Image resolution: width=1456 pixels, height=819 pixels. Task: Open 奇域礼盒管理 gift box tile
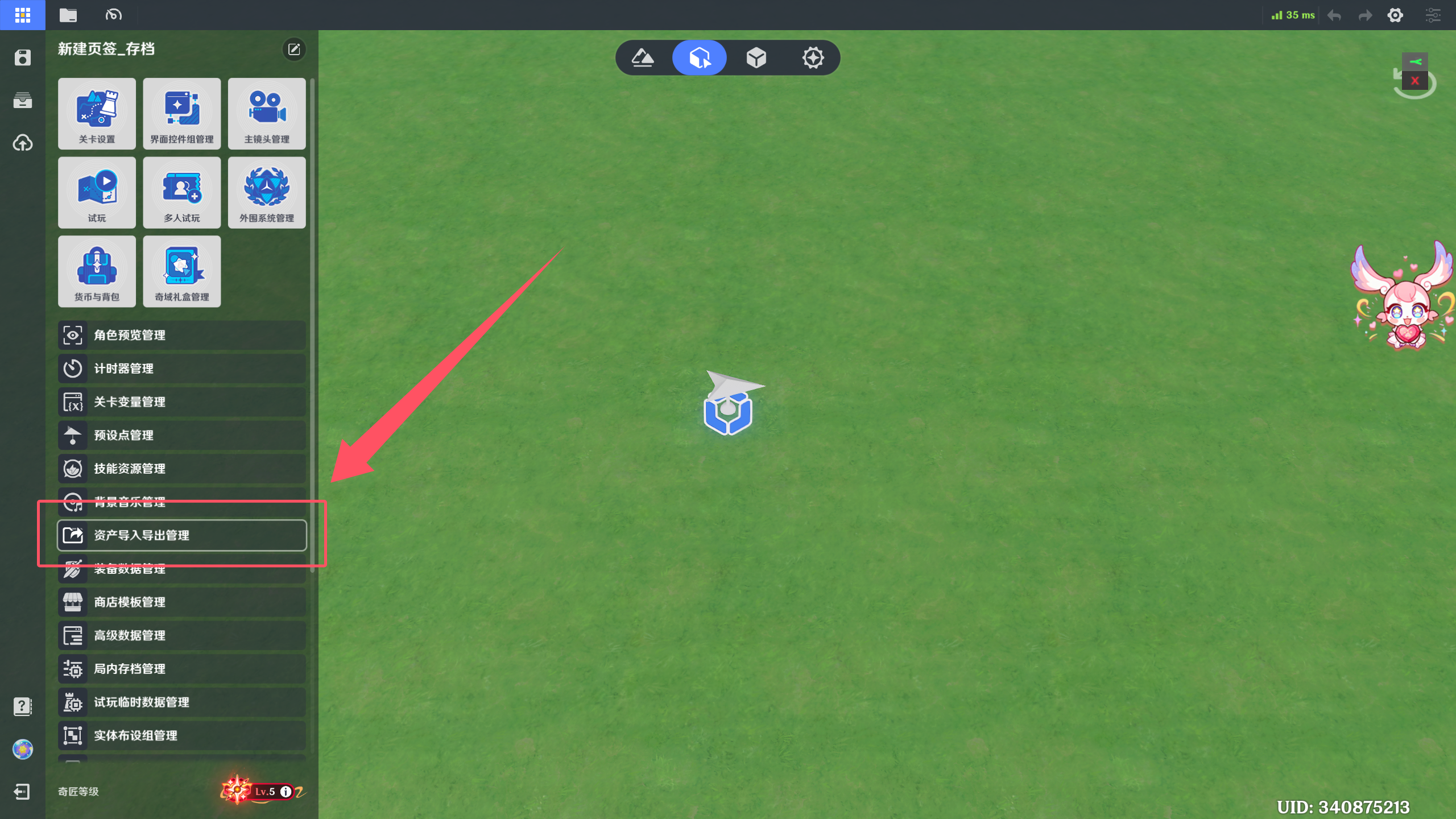[x=181, y=271]
